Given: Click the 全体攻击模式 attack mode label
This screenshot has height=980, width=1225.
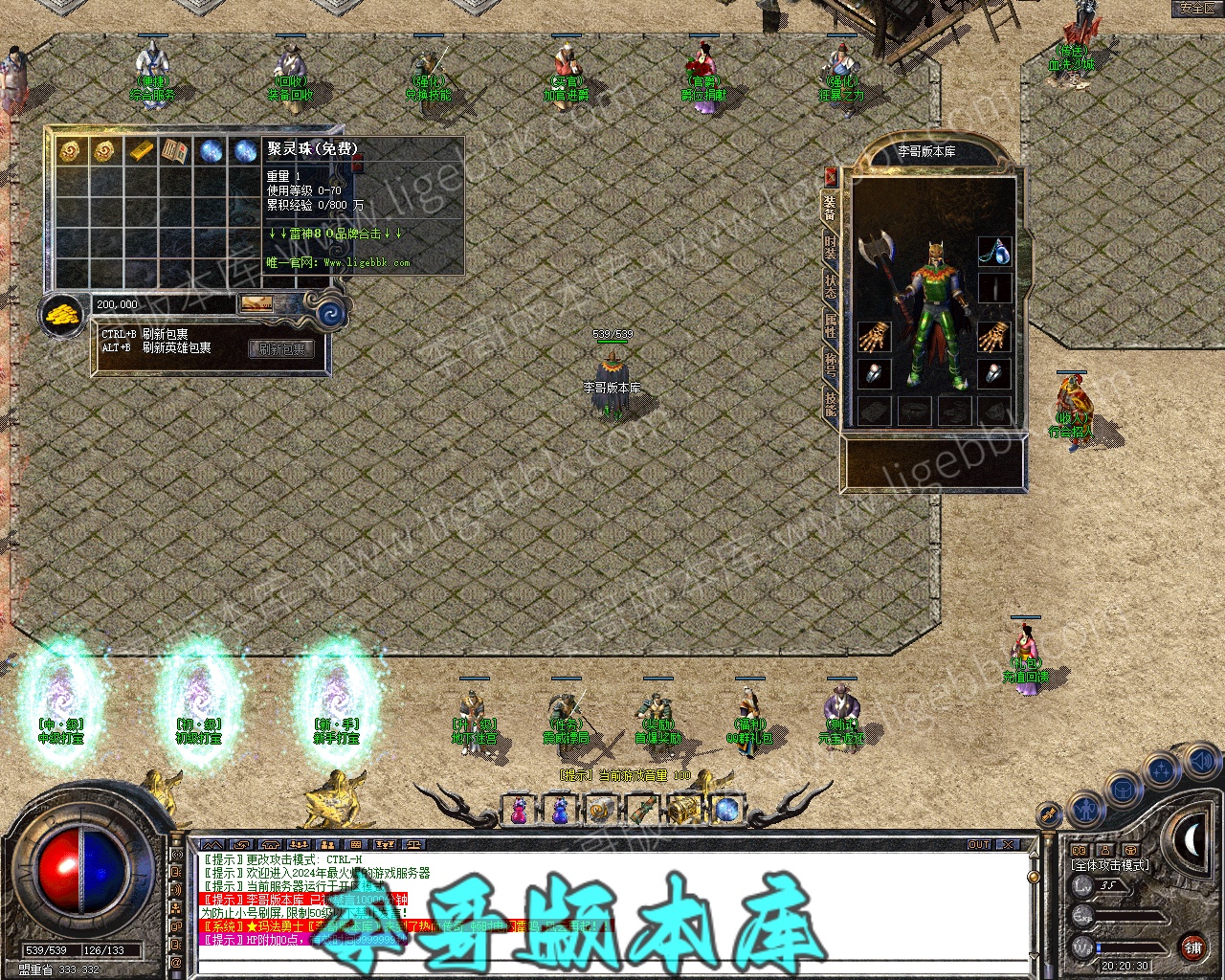Looking at the screenshot, I should [1110, 865].
